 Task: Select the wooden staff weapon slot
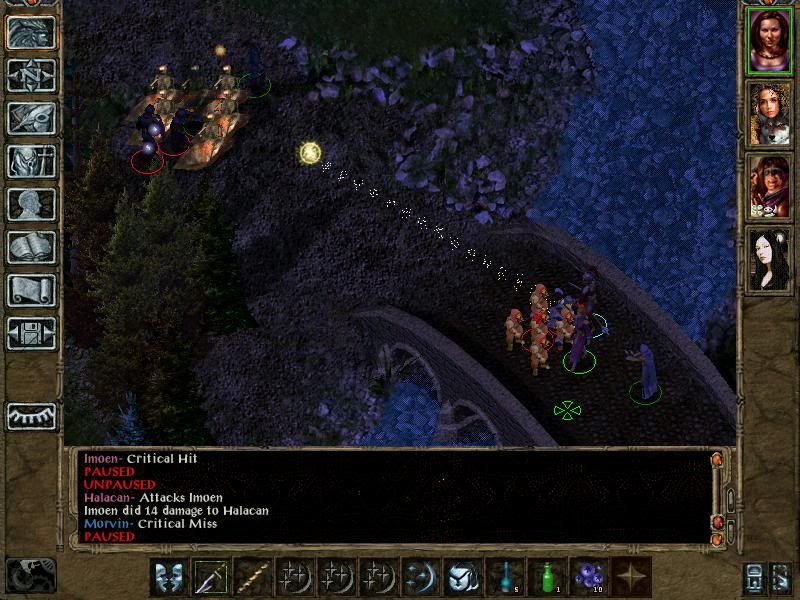point(254,577)
